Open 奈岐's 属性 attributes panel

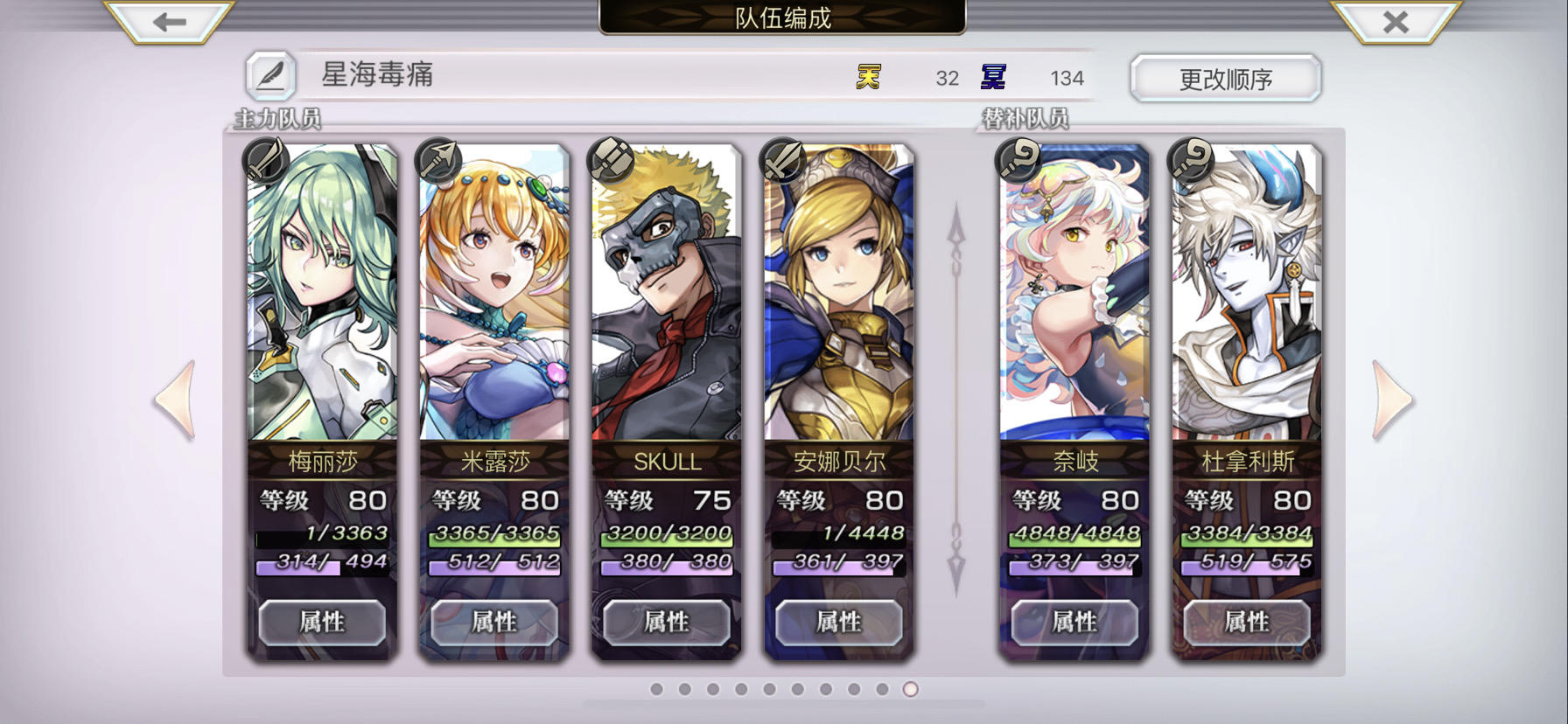(x=1074, y=623)
